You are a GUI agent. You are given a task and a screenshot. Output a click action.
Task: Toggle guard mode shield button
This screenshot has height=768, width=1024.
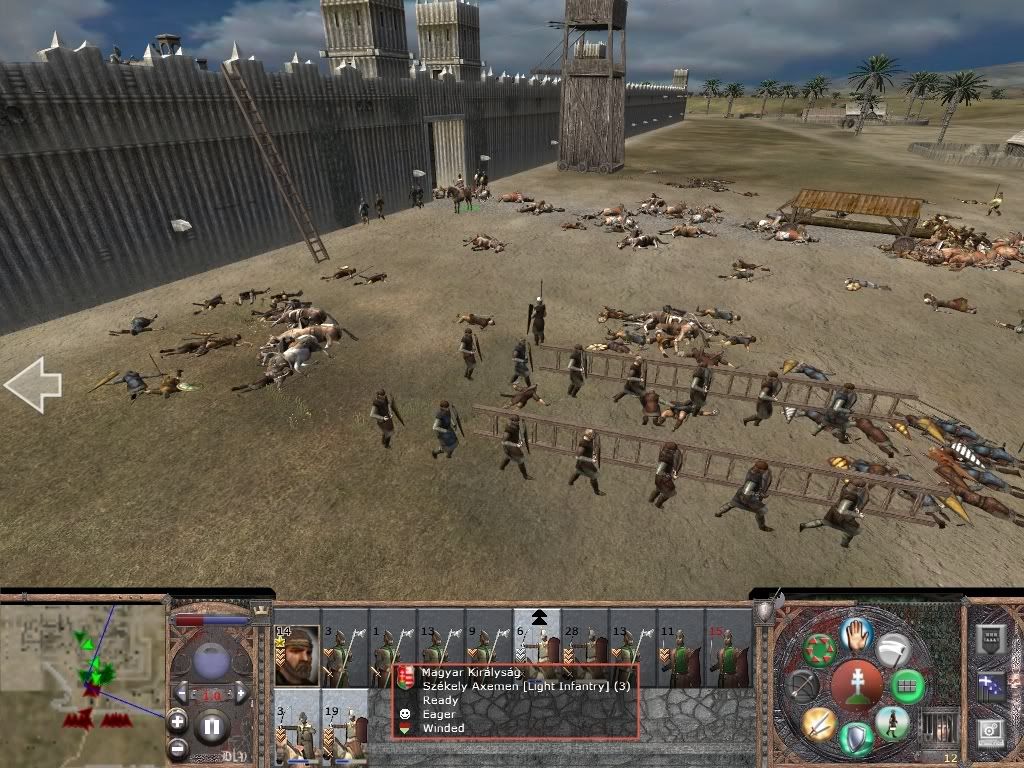(857, 739)
